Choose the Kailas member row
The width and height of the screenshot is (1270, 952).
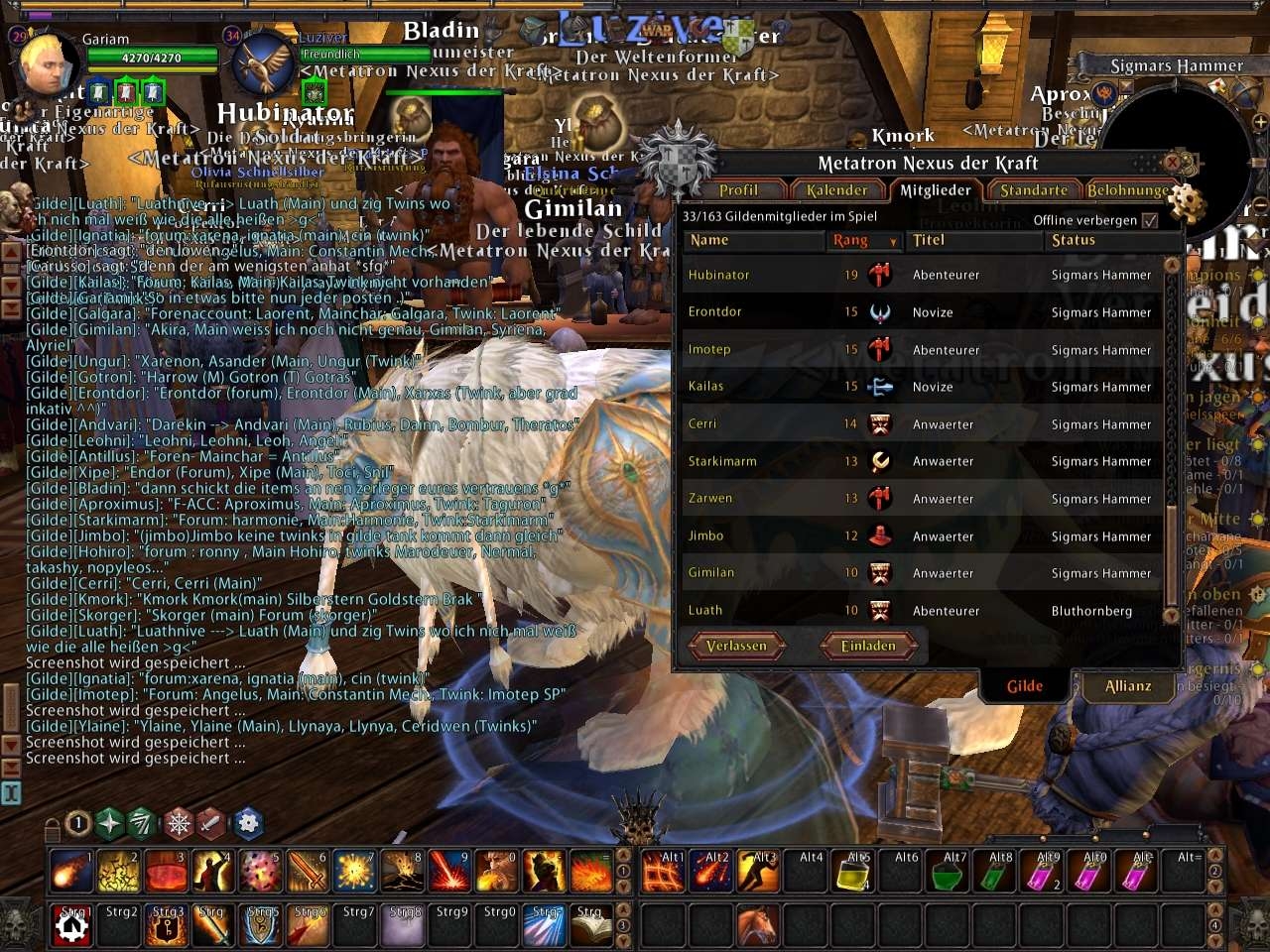pos(706,387)
